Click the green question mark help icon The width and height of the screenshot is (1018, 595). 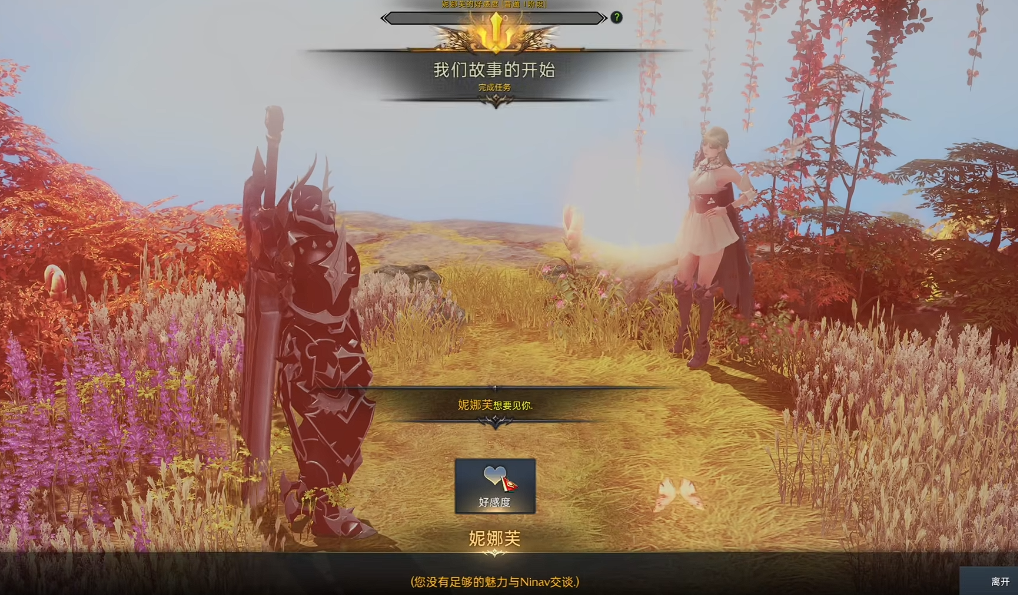pyautogui.click(x=616, y=17)
